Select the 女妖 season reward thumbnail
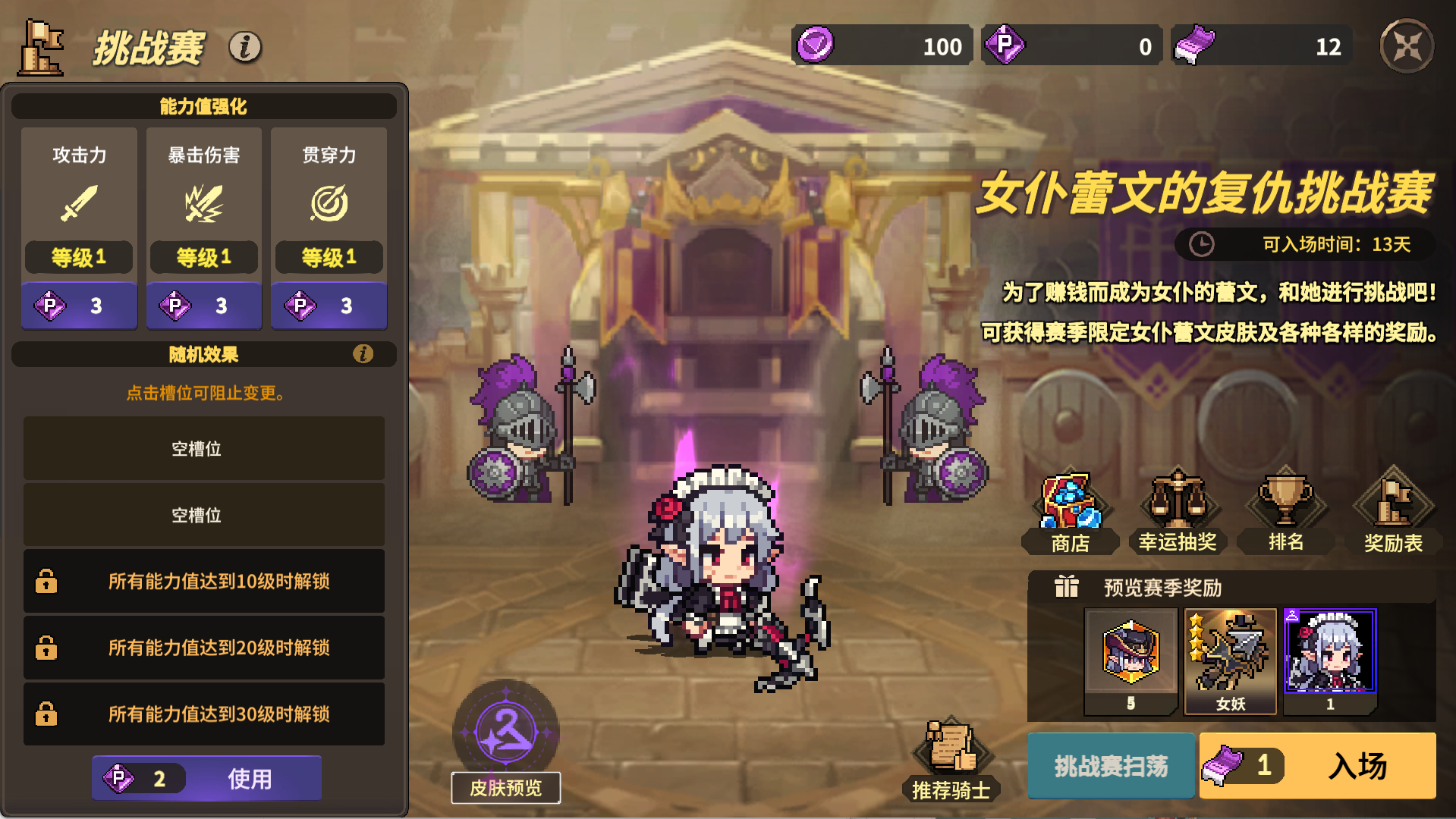 [1229, 660]
